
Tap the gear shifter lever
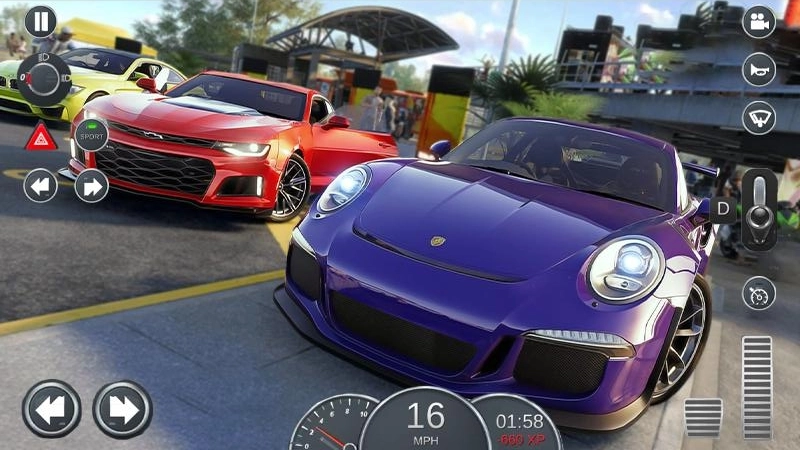pyautogui.click(x=759, y=209)
